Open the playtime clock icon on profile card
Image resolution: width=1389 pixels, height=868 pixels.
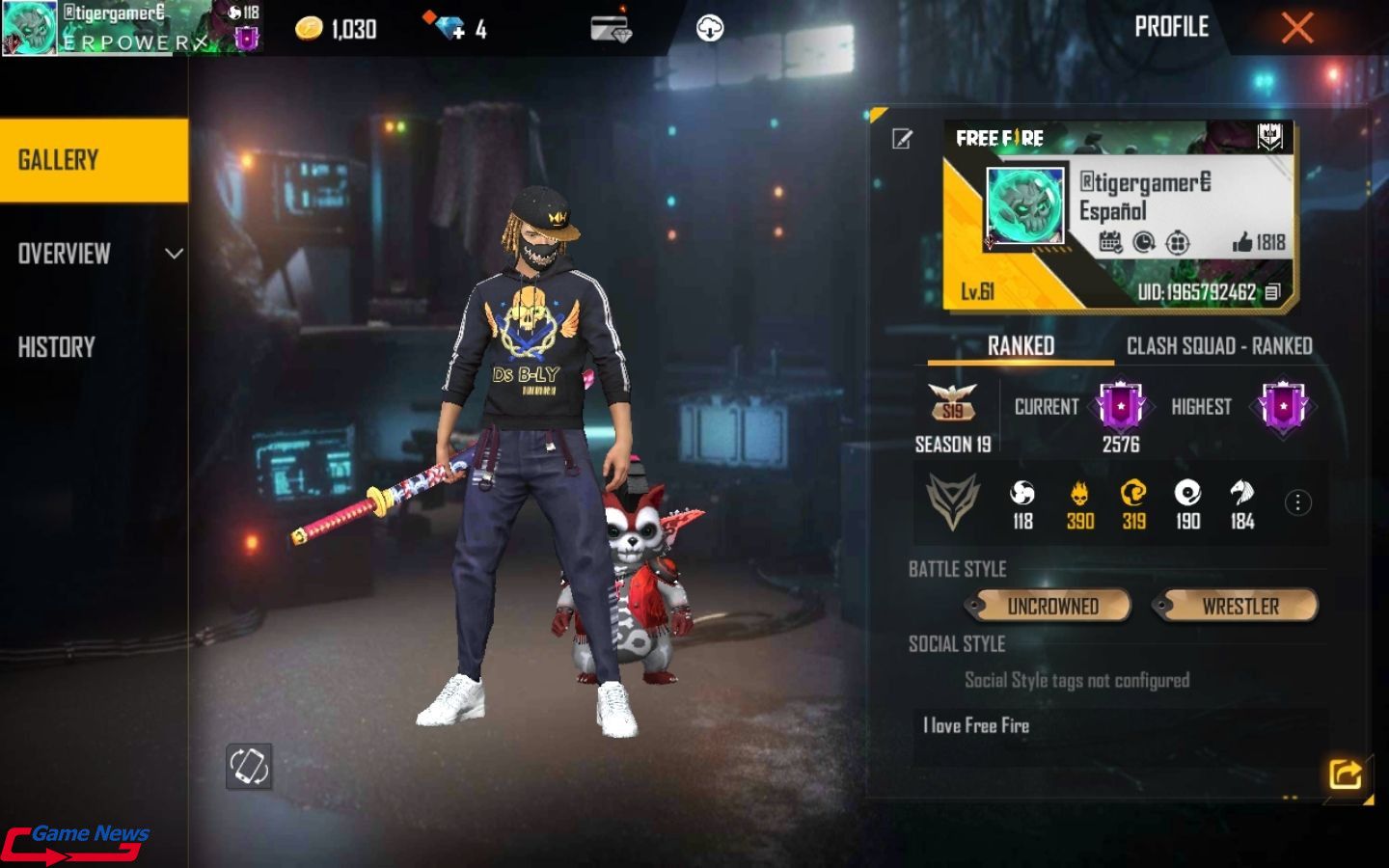tap(1144, 243)
